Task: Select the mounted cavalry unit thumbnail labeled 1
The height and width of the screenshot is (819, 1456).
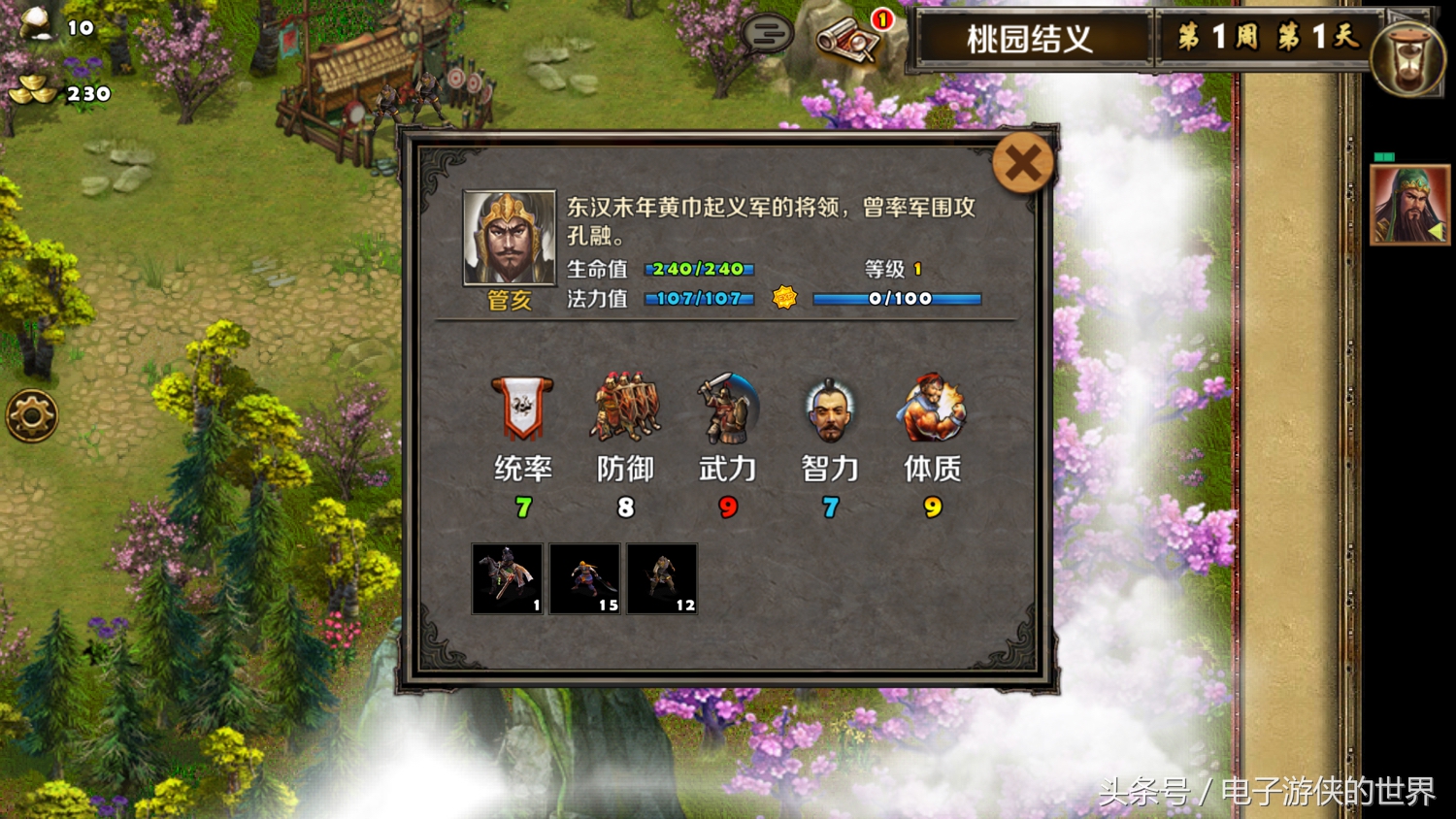Action: click(x=505, y=579)
